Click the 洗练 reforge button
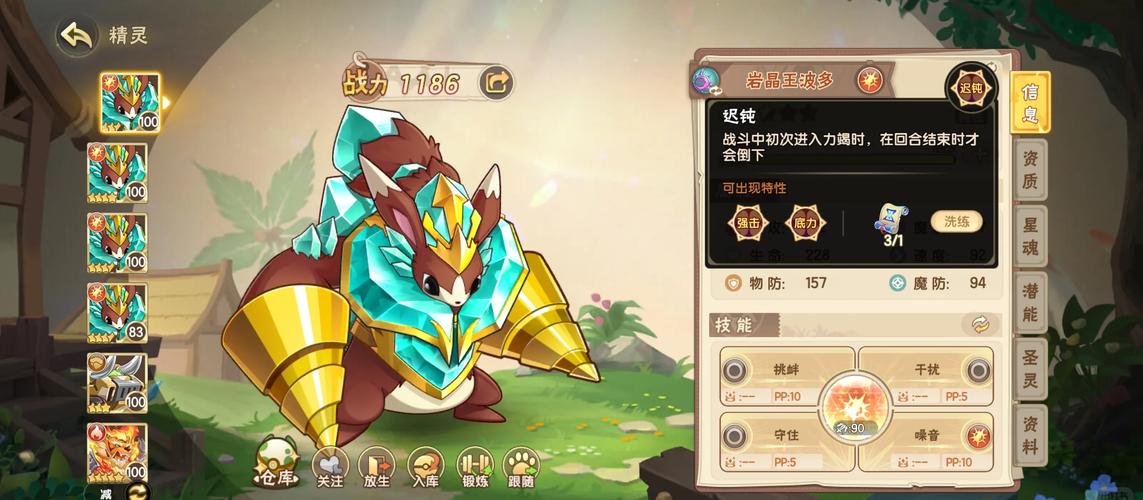 tap(956, 221)
